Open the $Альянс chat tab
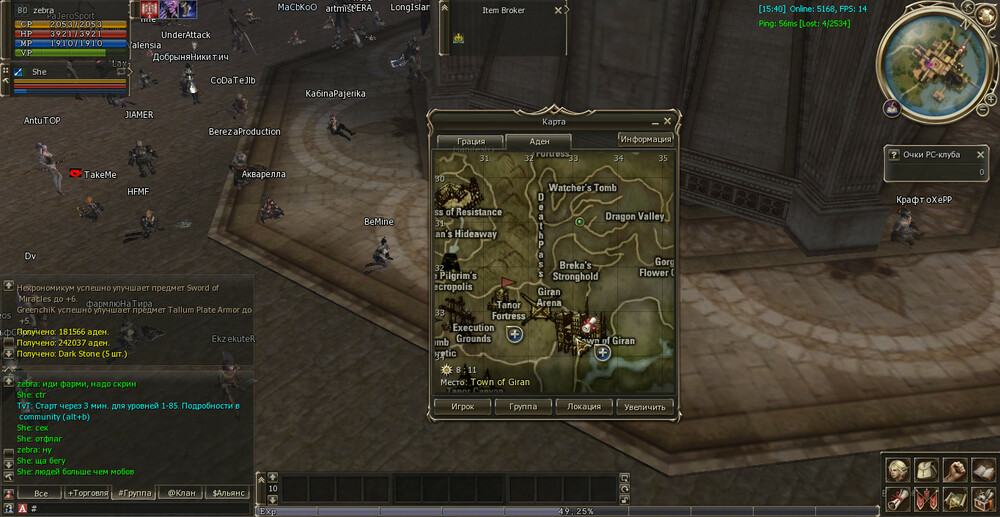 point(229,493)
